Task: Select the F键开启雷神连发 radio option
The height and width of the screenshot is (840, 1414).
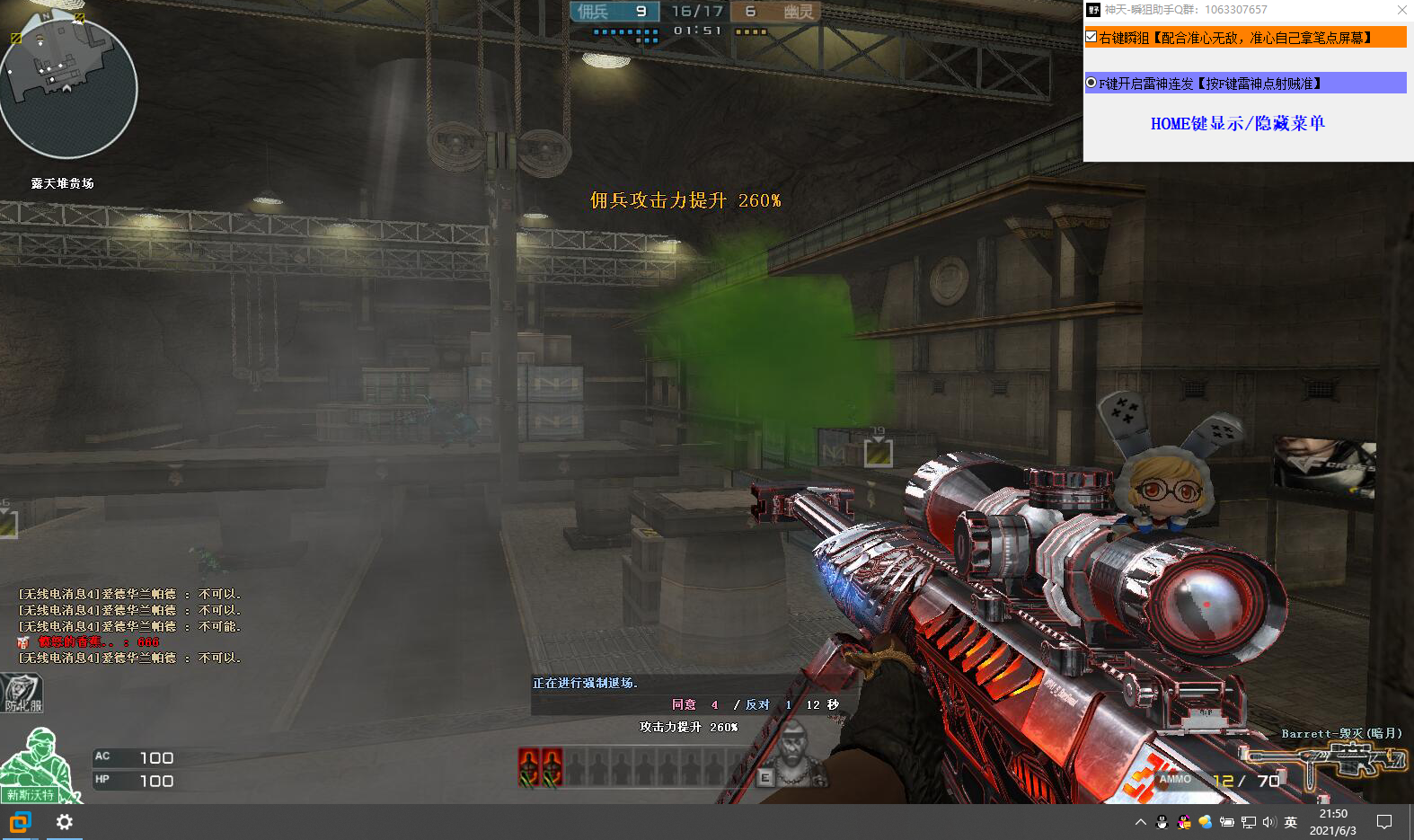Action: [x=1091, y=84]
